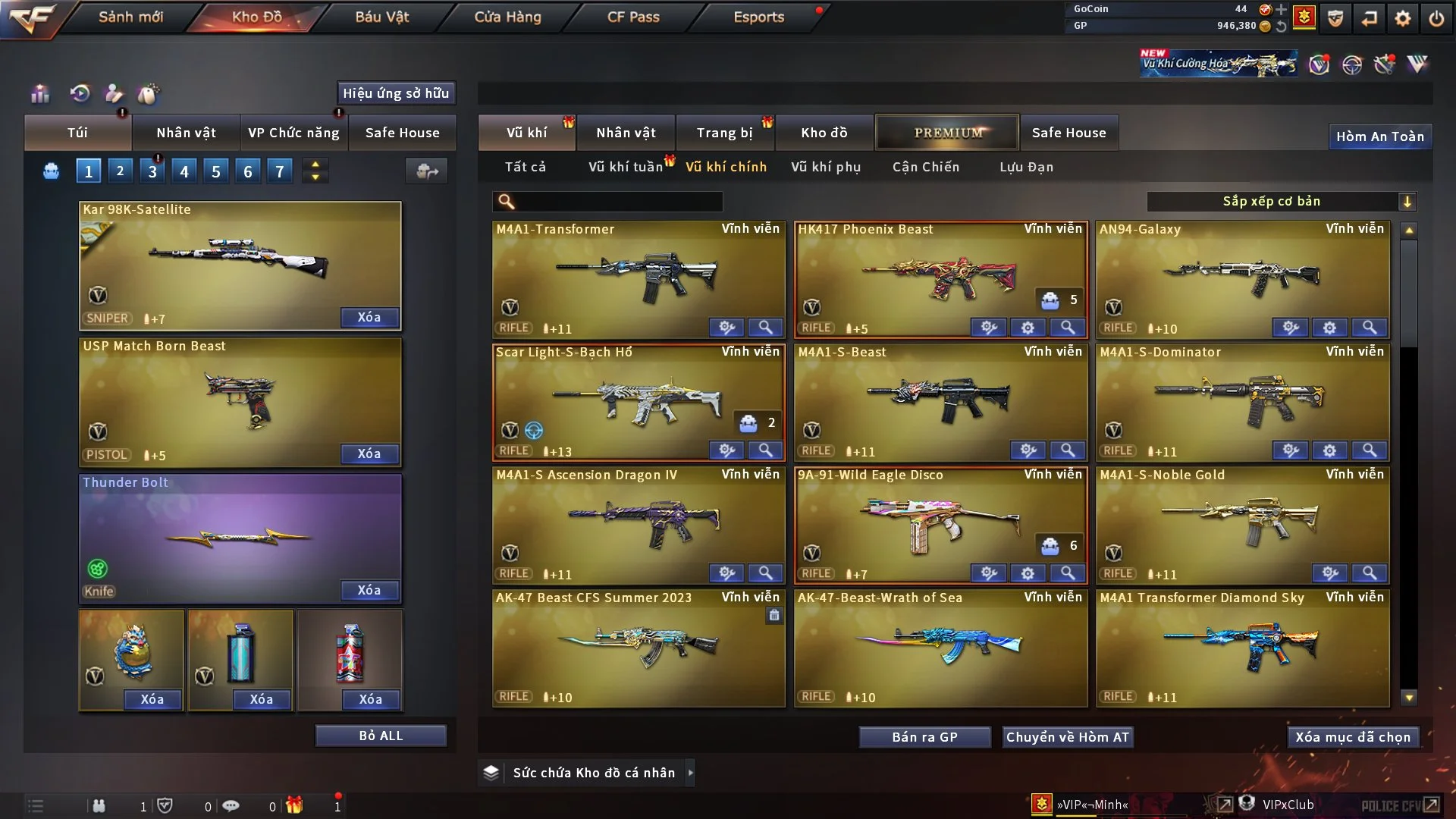
Task: Open the CF Pass page
Action: (x=633, y=17)
